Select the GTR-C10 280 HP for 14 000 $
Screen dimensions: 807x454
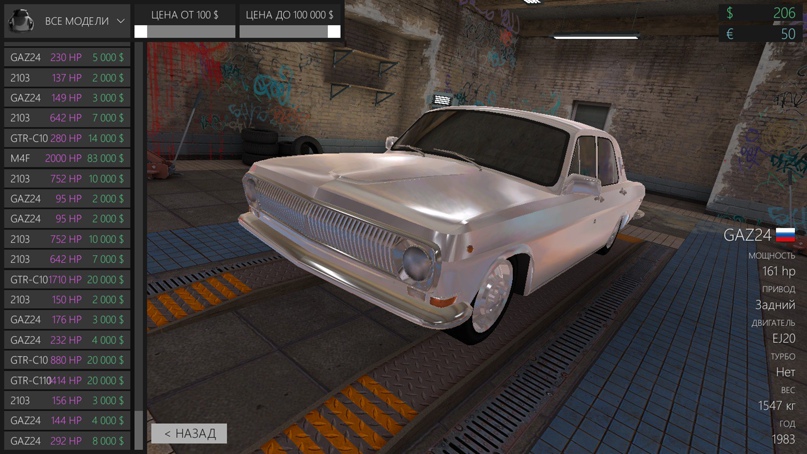pos(67,138)
